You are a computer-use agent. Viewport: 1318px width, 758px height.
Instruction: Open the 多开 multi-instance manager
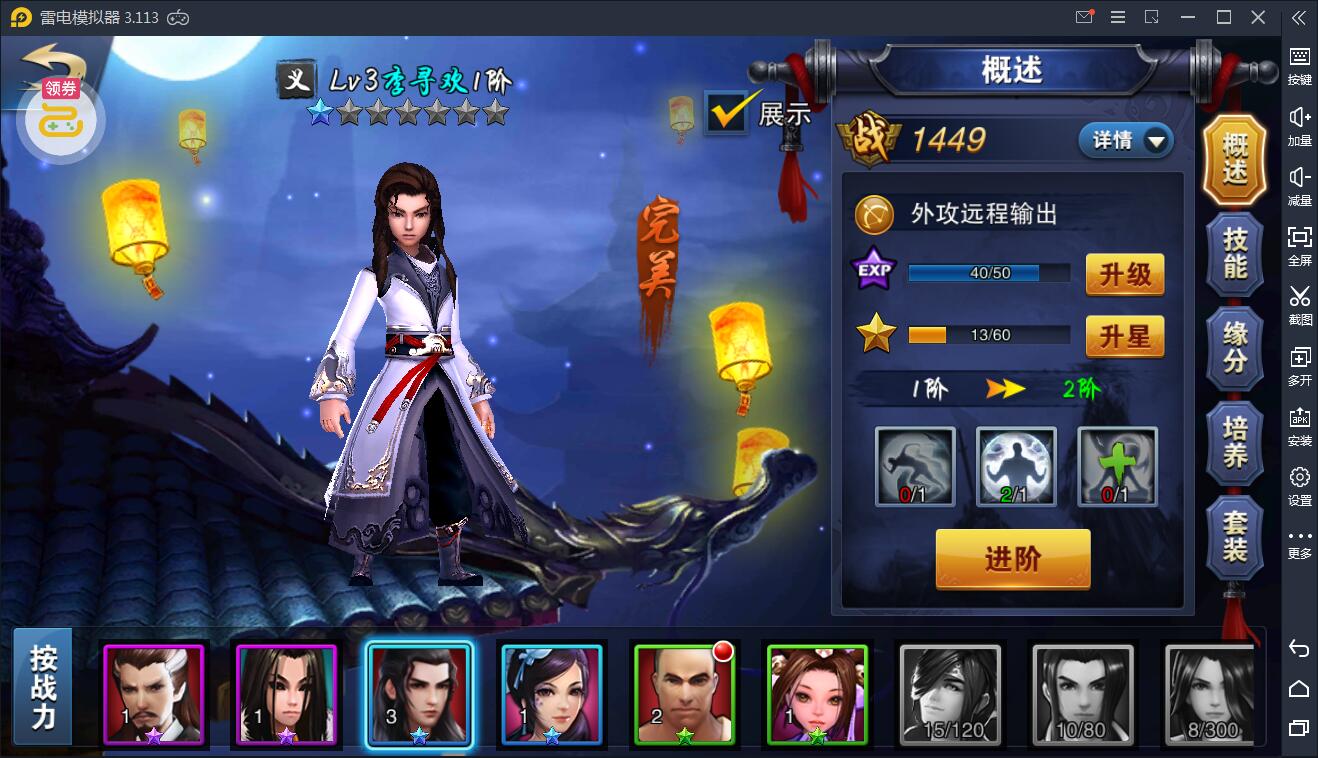(x=1298, y=365)
